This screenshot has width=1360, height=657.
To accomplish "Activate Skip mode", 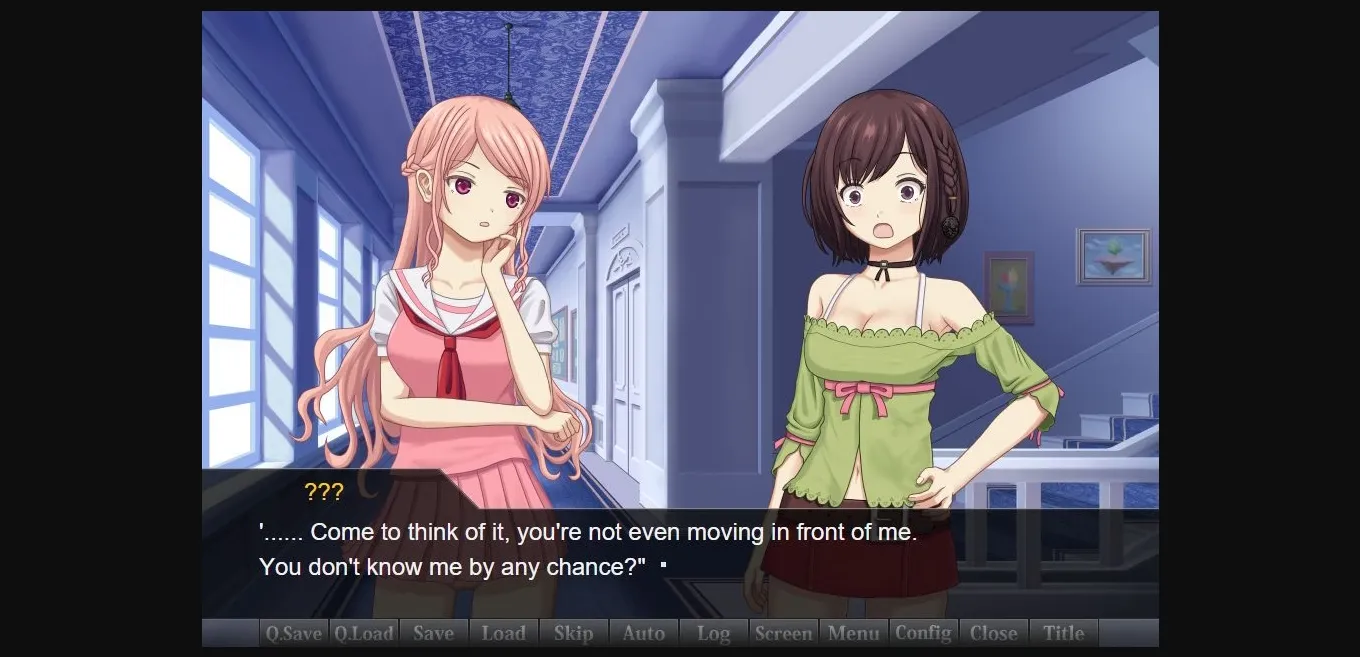I will pos(573,633).
